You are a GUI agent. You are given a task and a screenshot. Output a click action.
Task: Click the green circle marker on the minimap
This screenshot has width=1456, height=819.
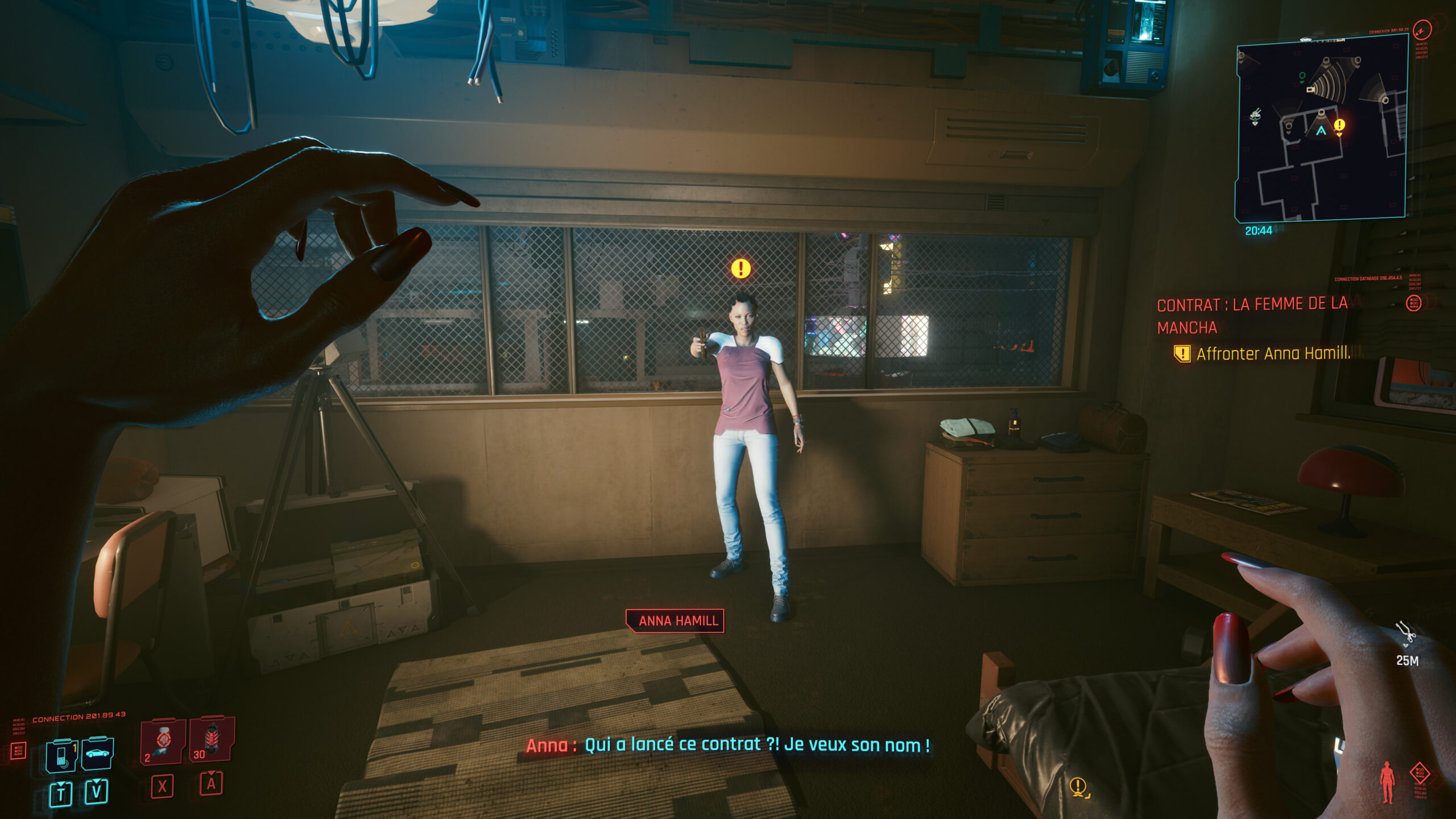(1302, 76)
